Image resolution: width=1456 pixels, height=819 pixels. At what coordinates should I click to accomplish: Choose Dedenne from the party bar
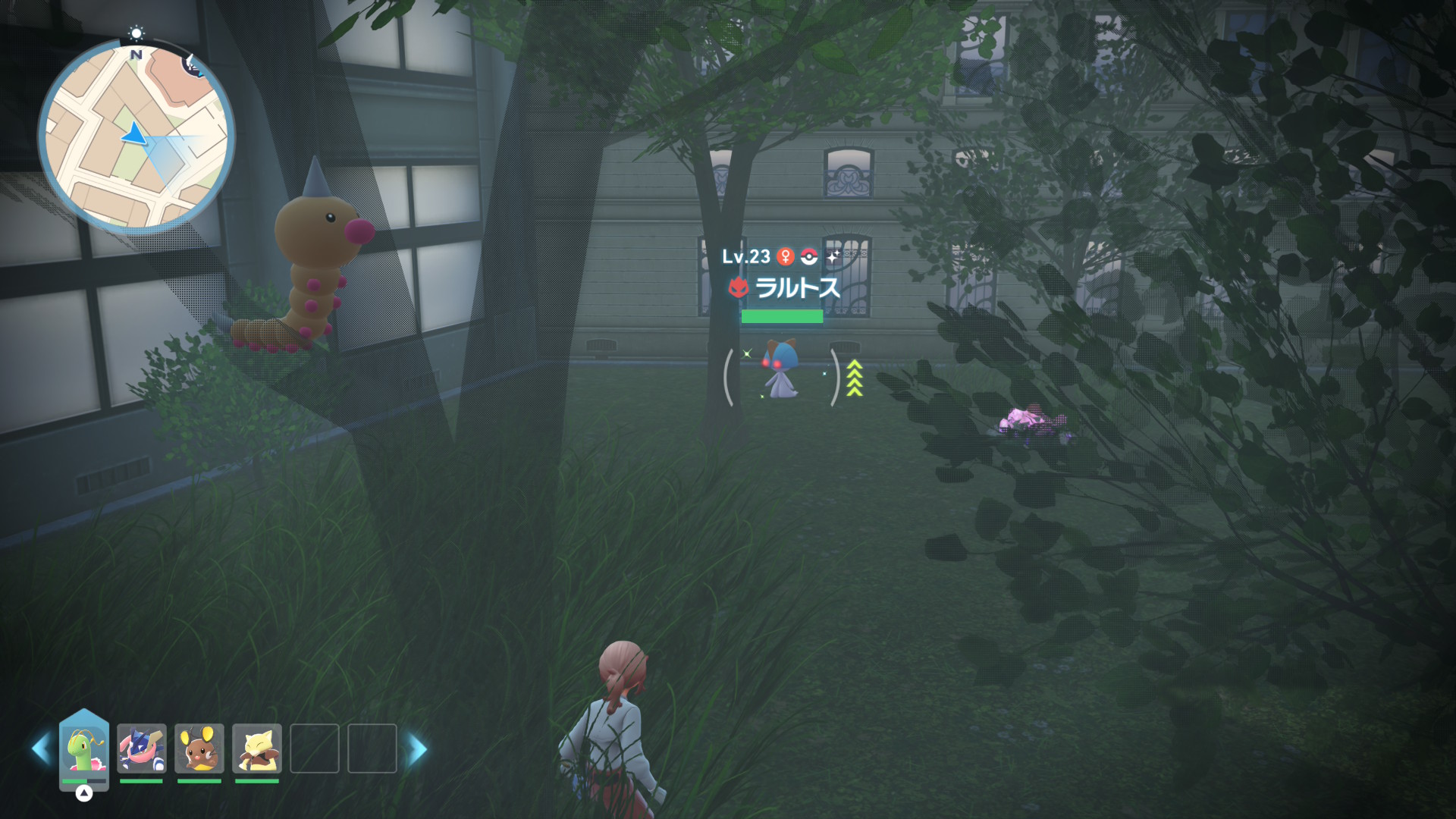(199, 748)
